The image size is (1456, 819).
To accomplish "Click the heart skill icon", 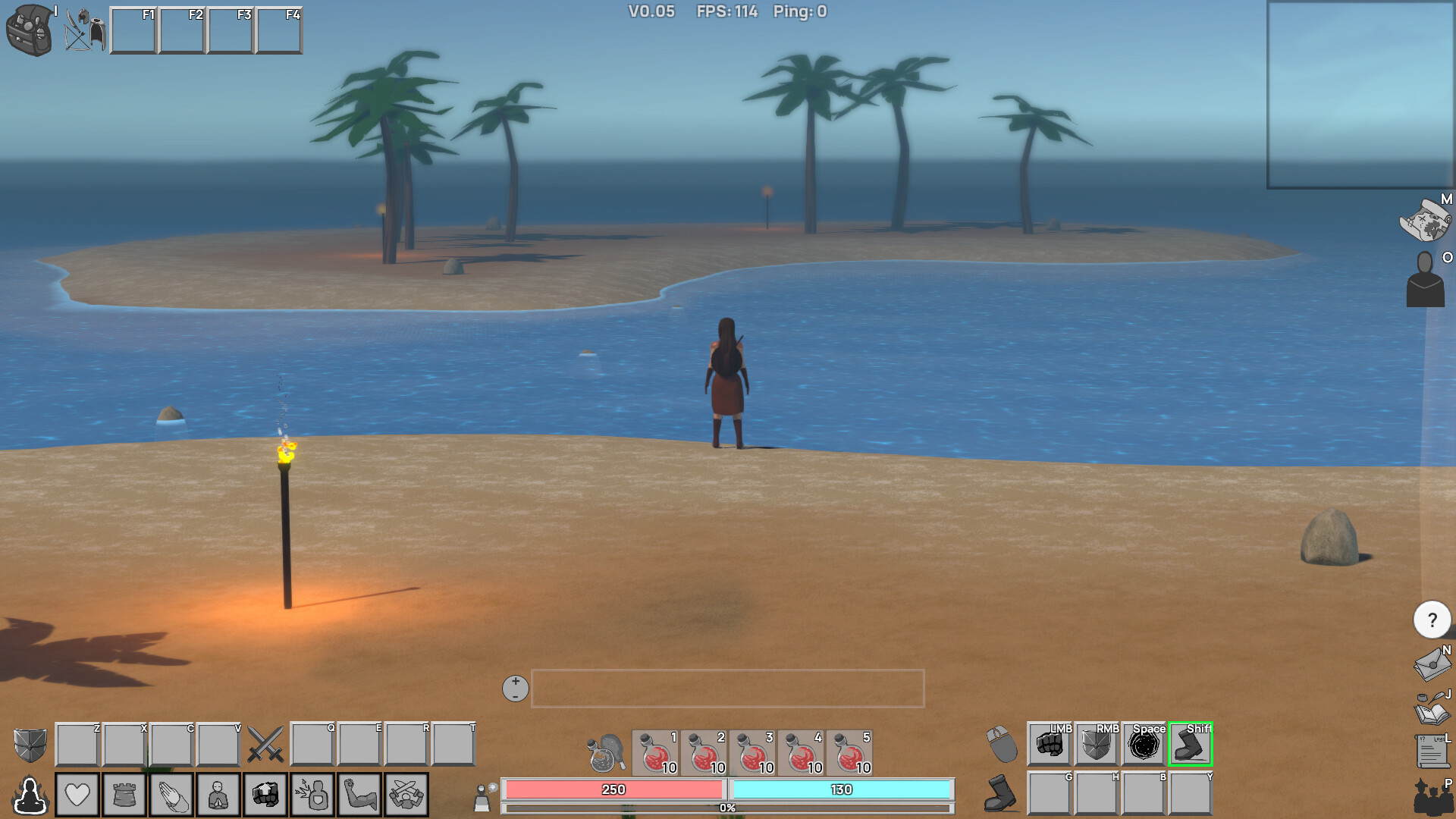I will [x=77, y=793].
